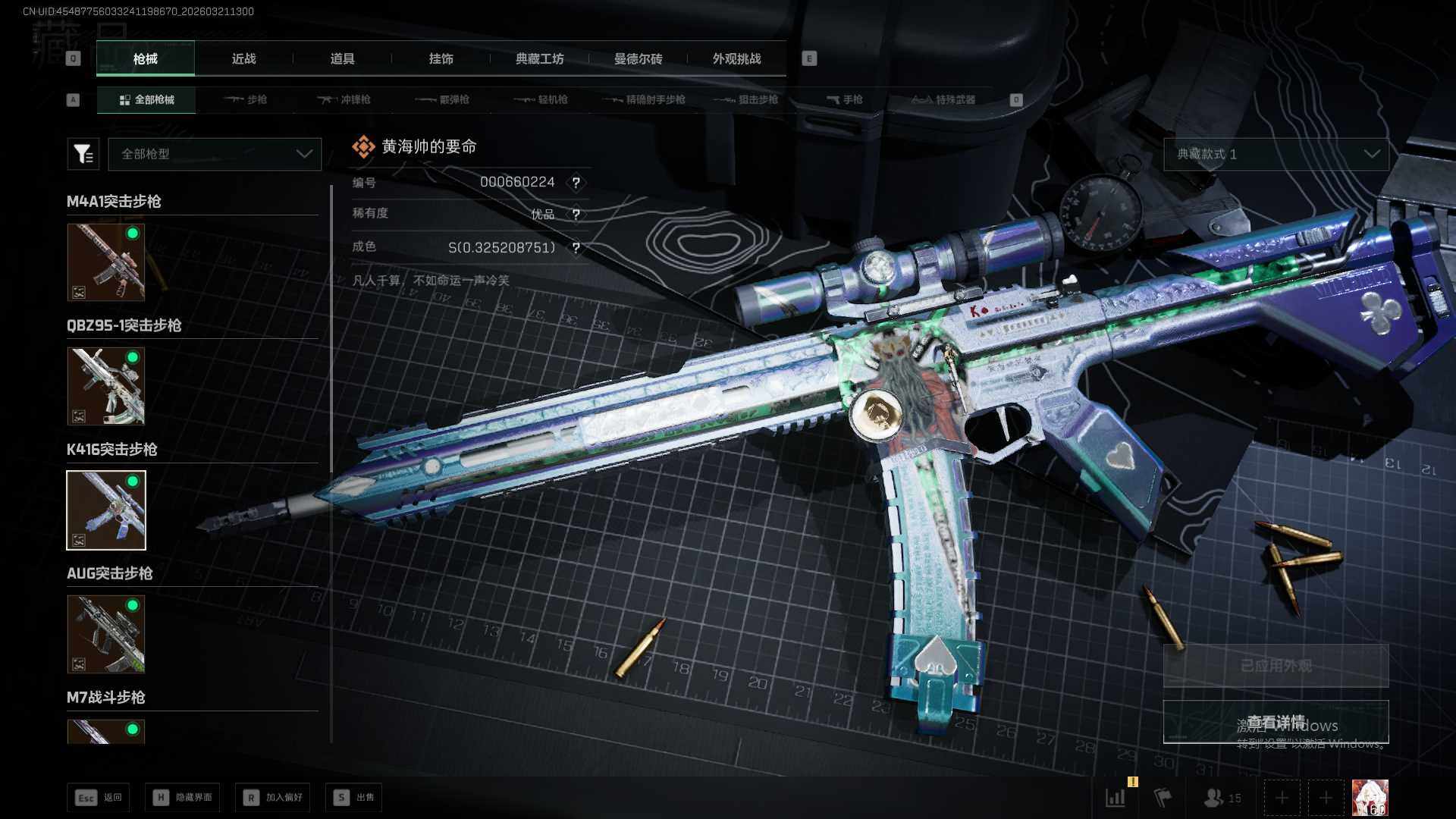This screenshot has width=1456, height=819.
Task: Go to the 典藏工坊 tab
Action: pyautogui.click(x=539, y=58)
